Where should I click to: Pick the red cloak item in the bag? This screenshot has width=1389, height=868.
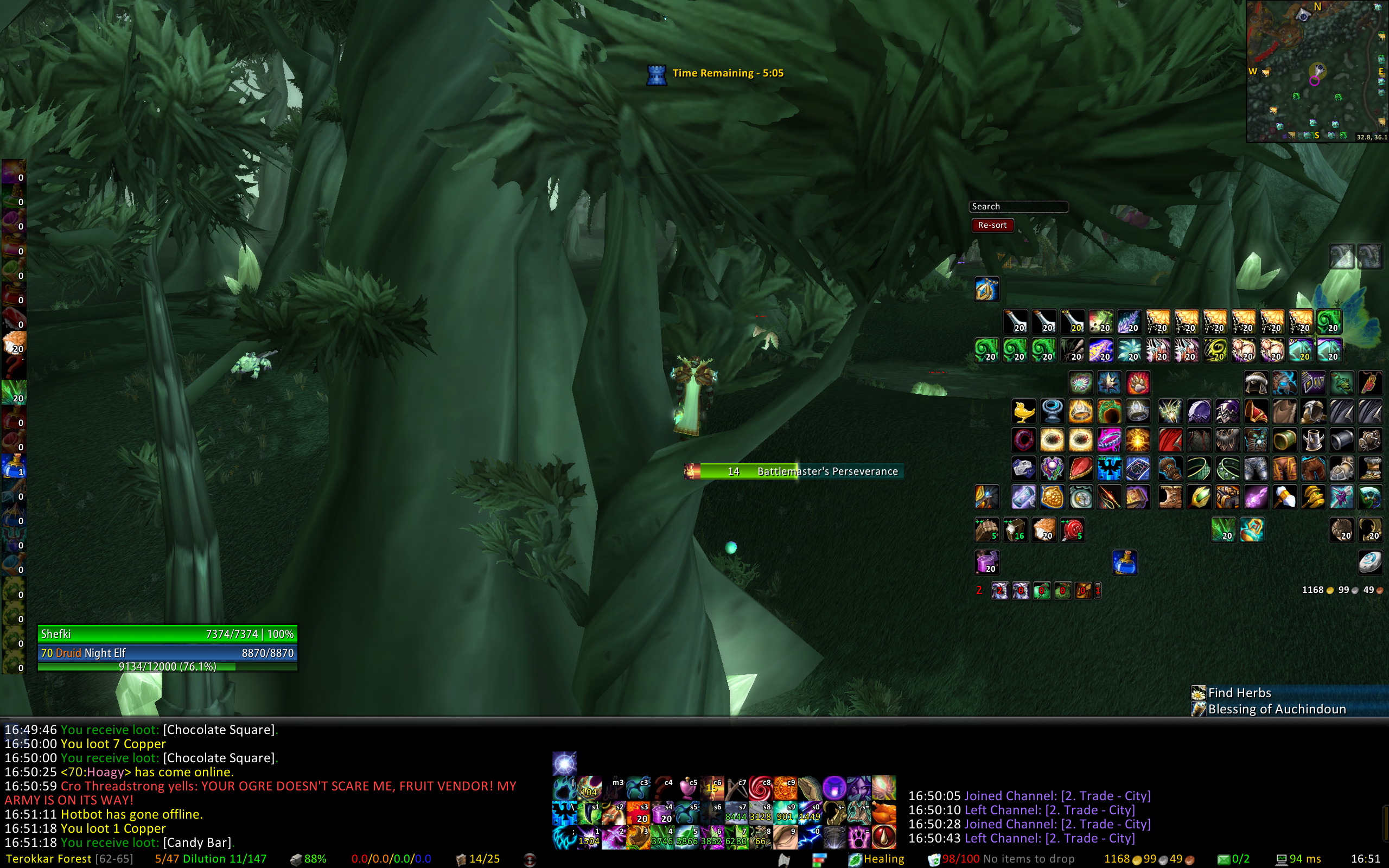pos(1170,441)
